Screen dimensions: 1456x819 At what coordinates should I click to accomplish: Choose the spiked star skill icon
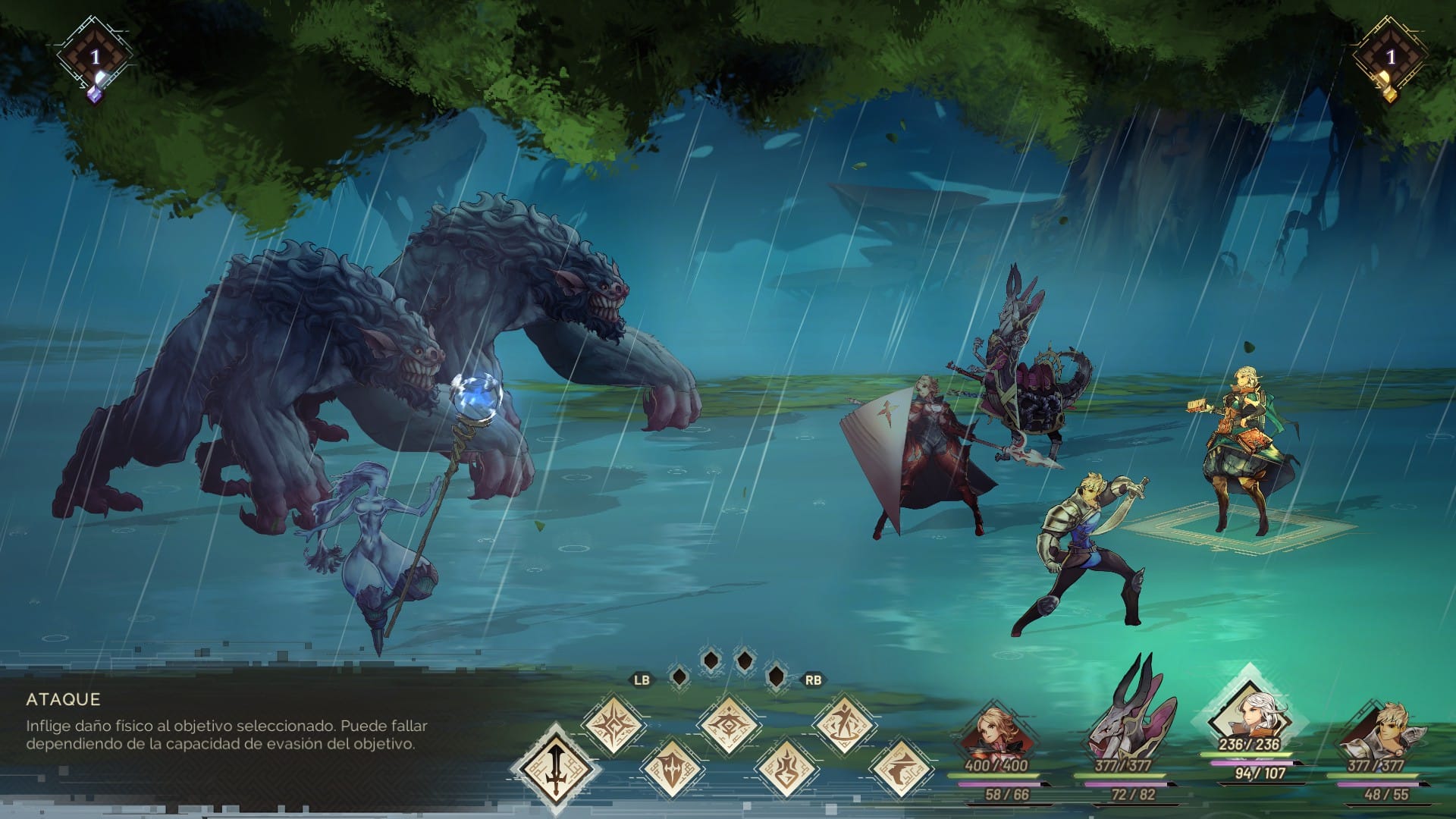point(613,724)
